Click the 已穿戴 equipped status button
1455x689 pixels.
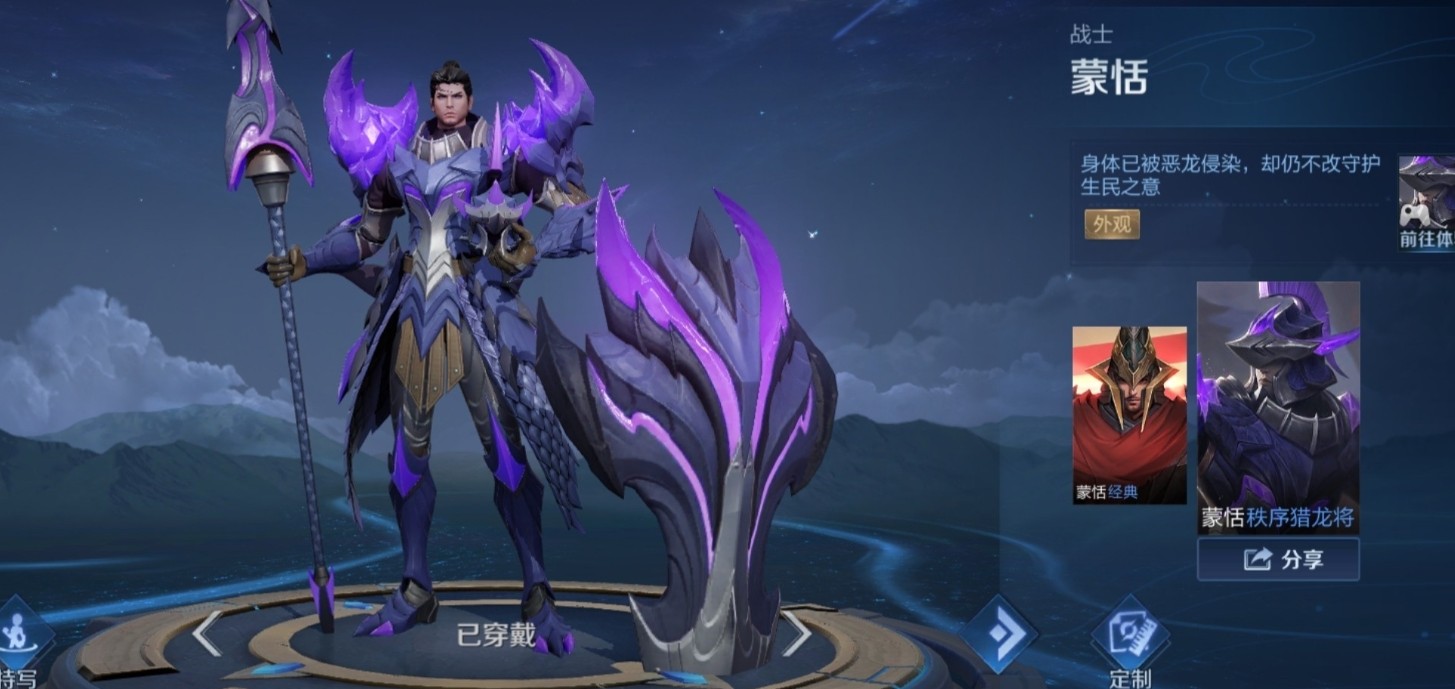[x=497, y=634]
